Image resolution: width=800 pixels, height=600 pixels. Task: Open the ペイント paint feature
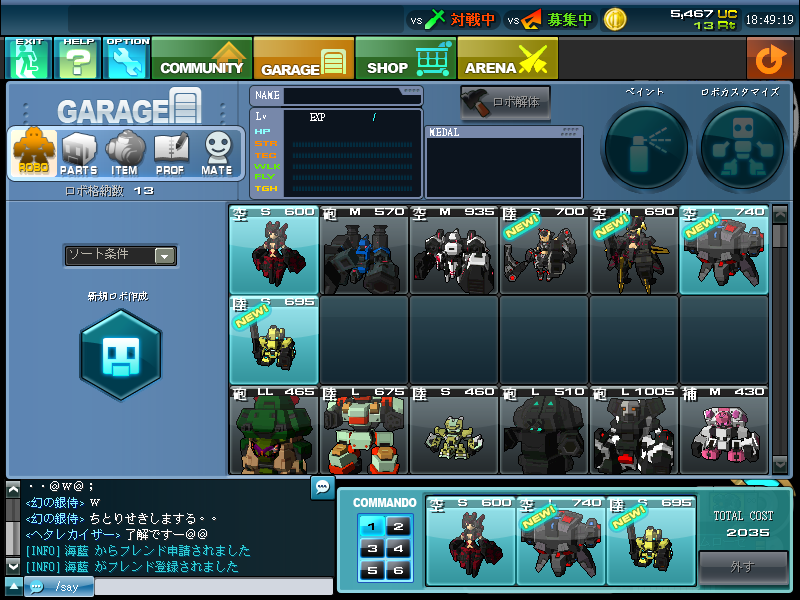(x=644, y=147)
